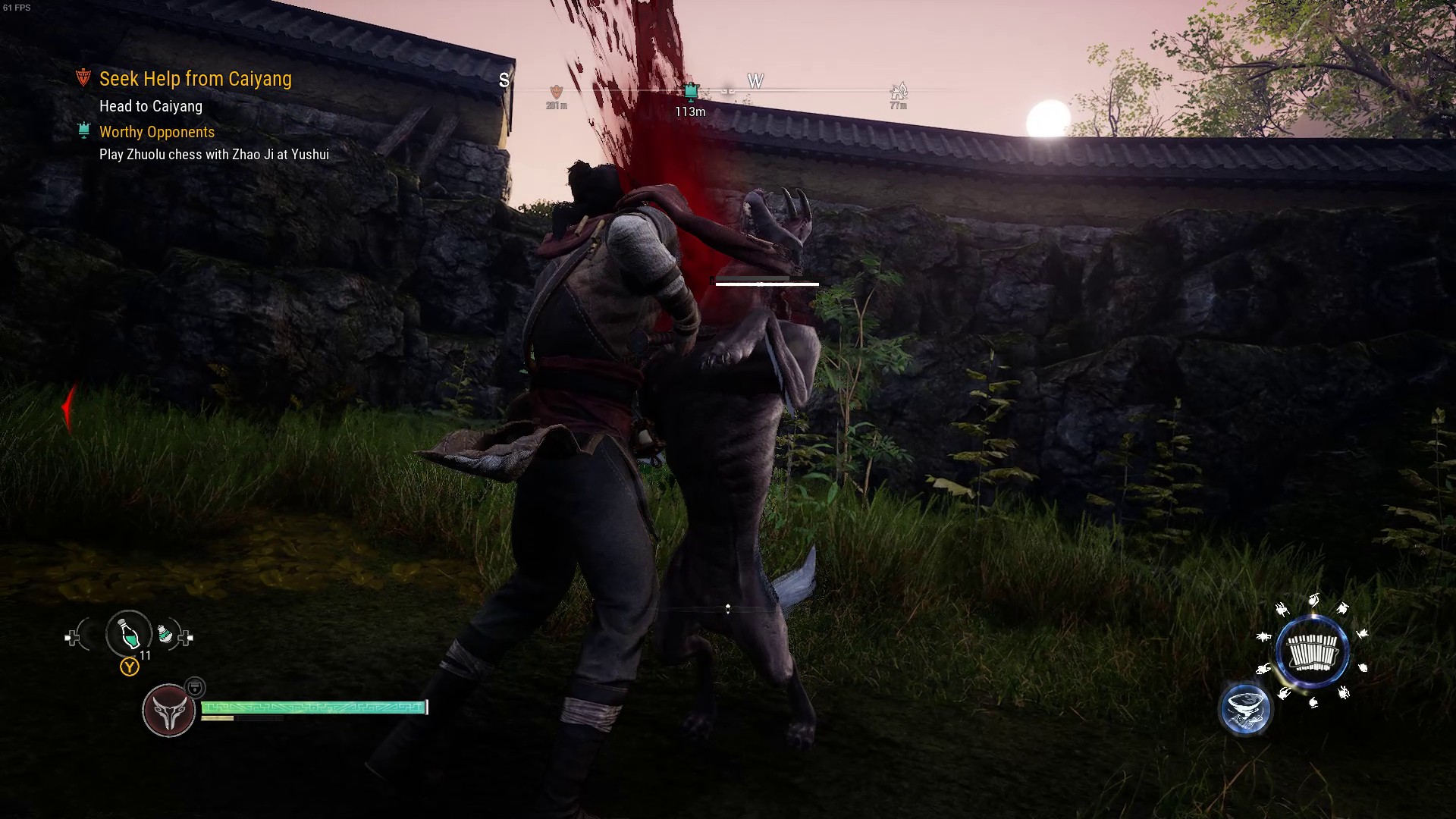
Task: Use the green healing potion slot
Action: (x=129, y=634)
